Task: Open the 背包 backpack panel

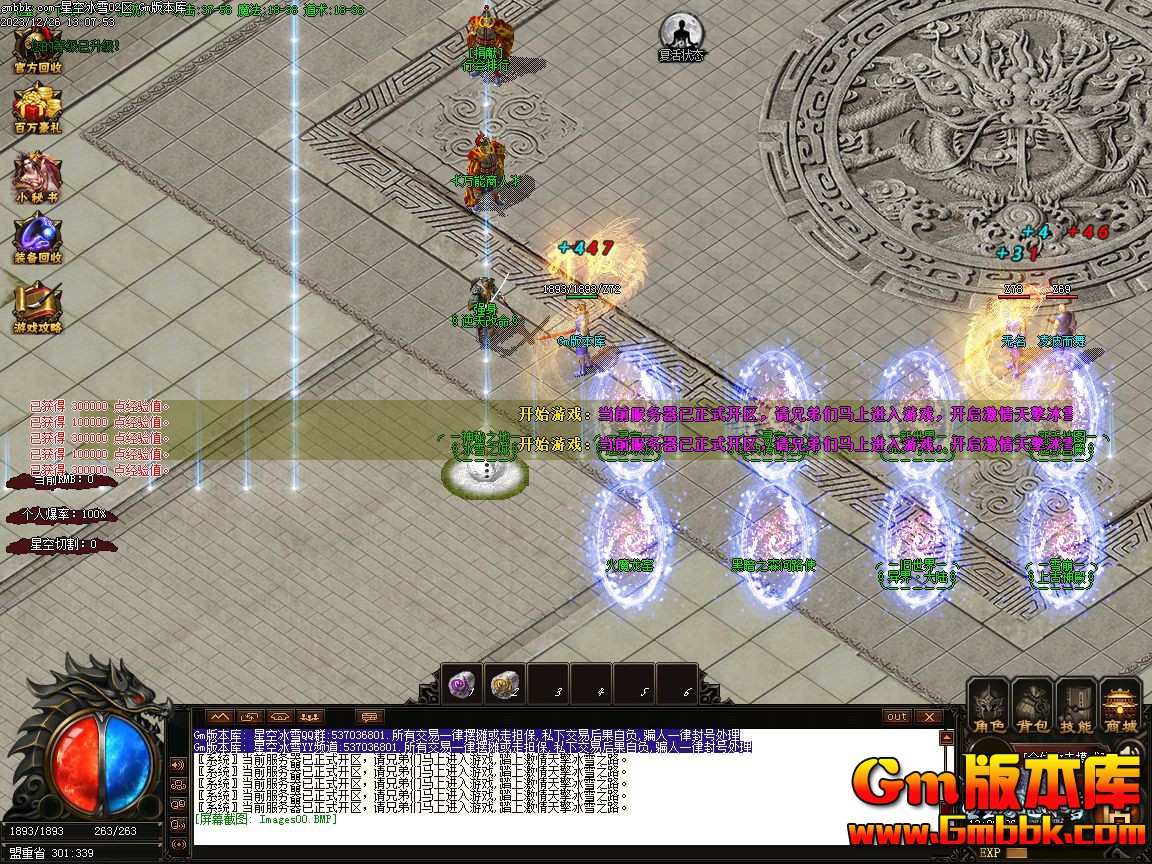Action: coord(1033,707)
